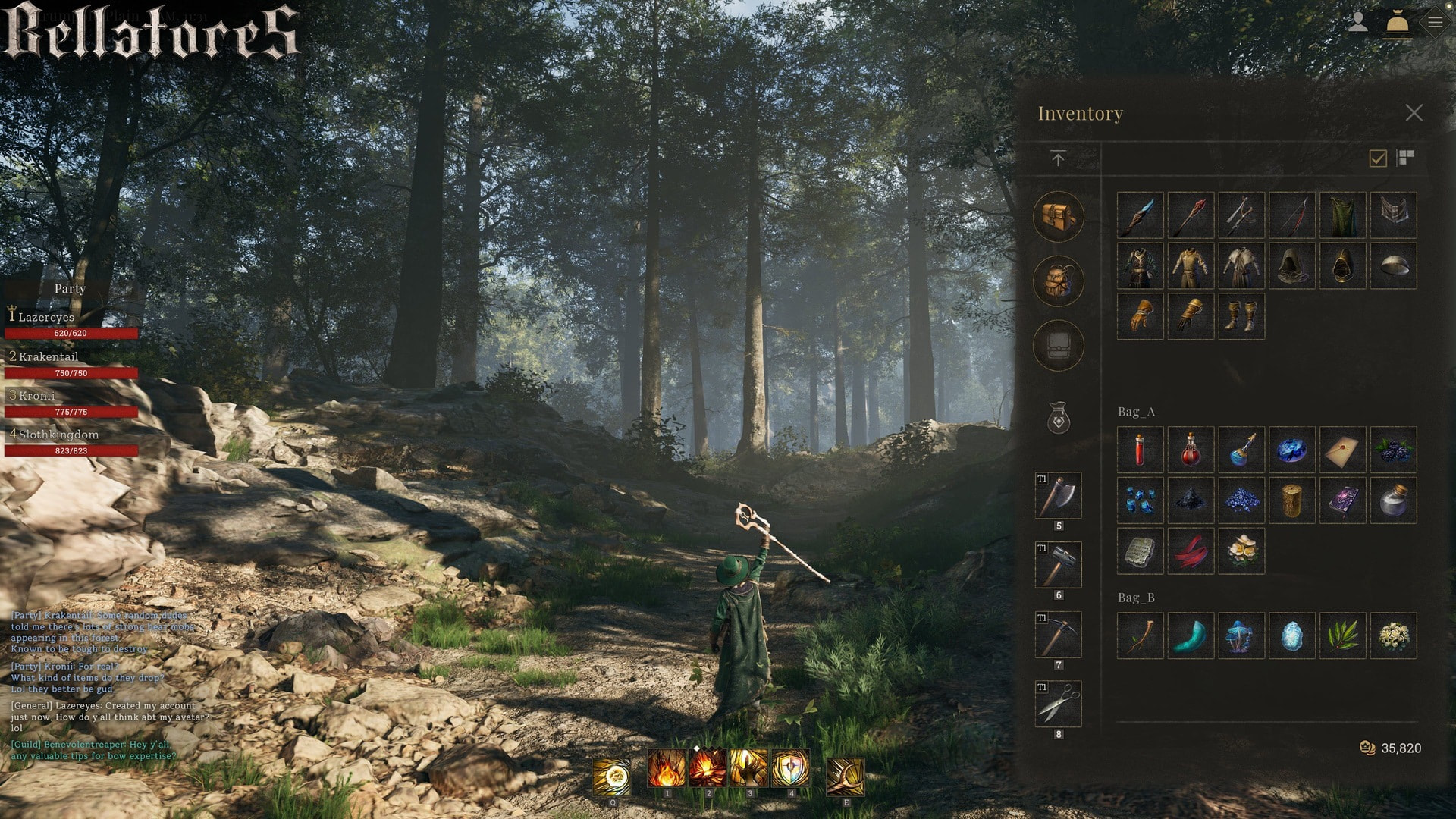Open the character profile icon
The width and height of the screenshot is (1456, 819).
point(1357,23)
